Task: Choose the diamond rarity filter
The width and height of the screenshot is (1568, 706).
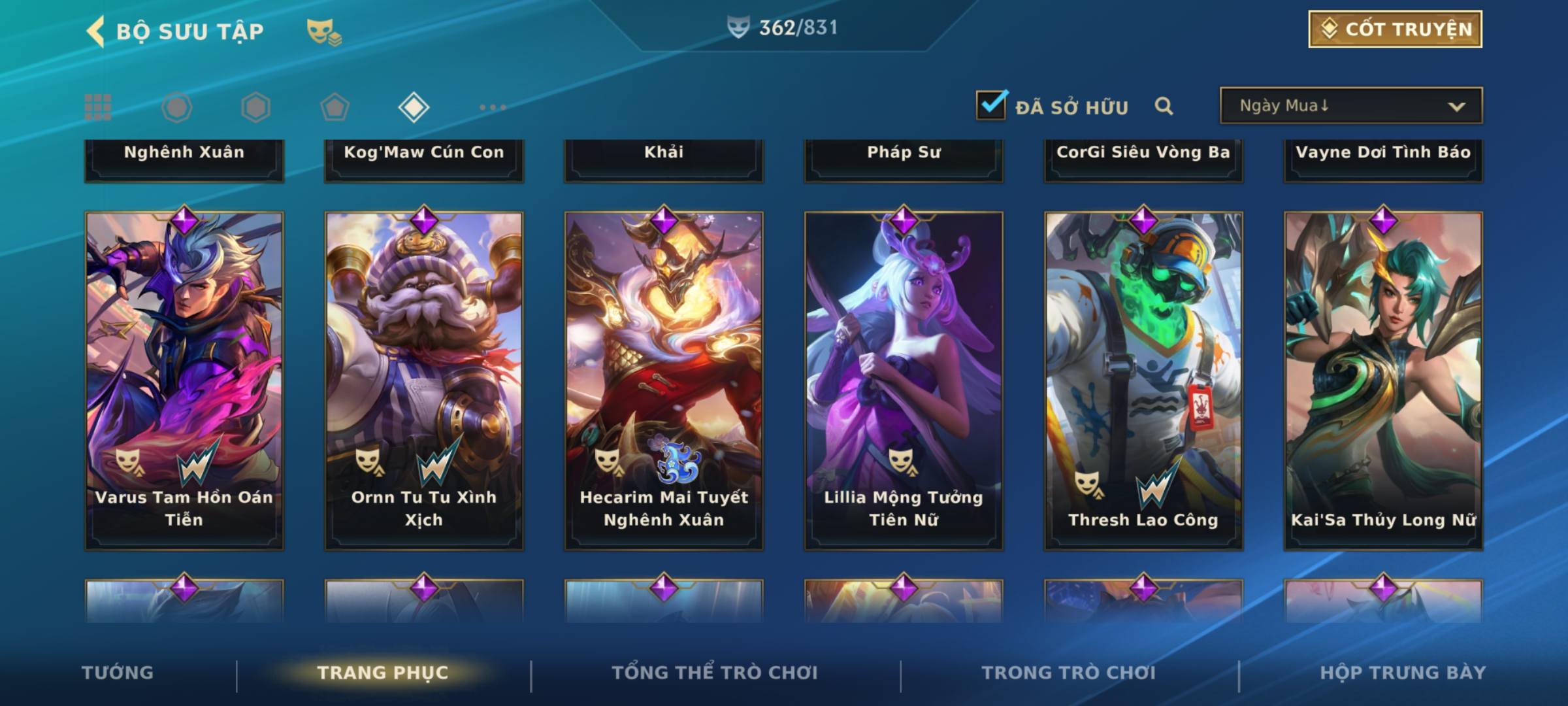Action: (x=414, y=107)
